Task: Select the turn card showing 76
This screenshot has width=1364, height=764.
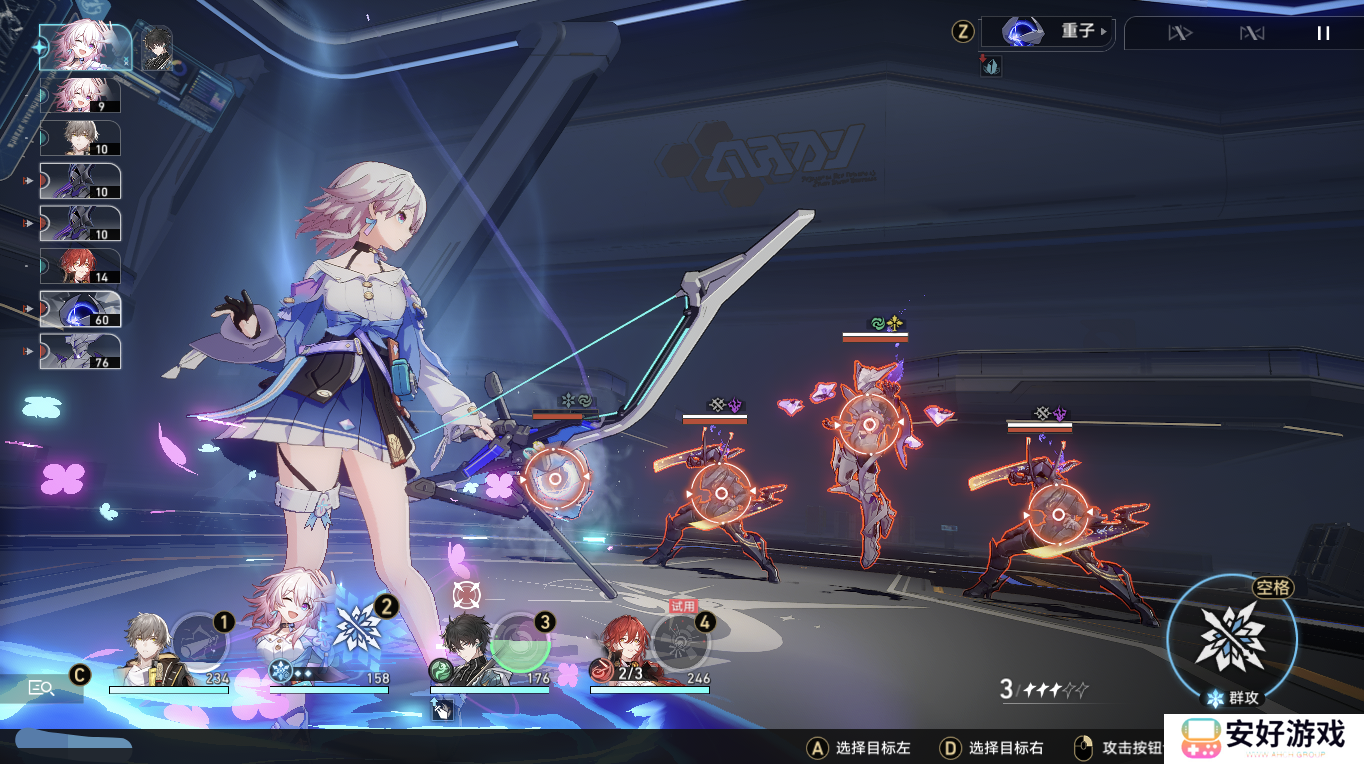Action: 80,351
